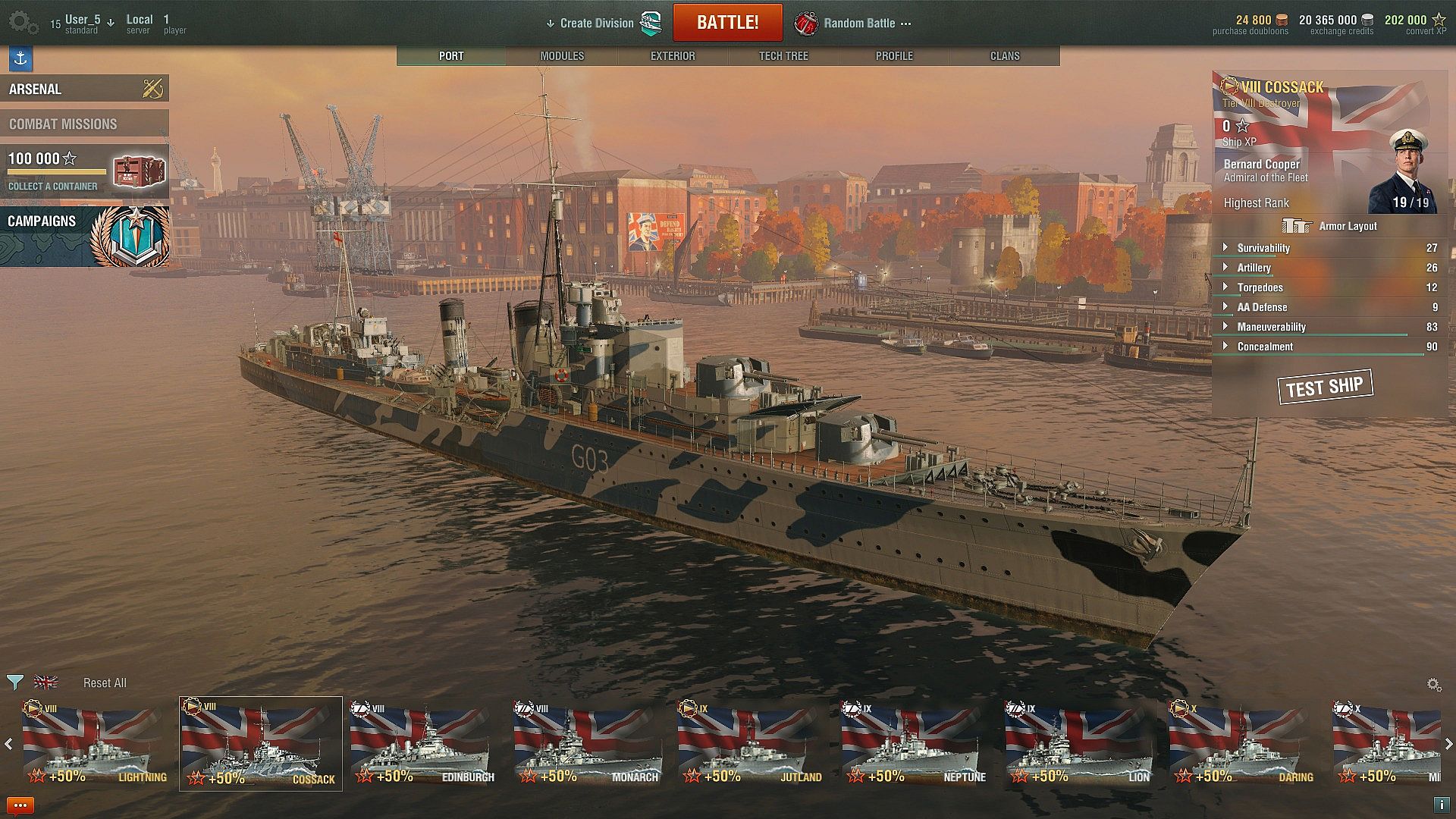This screenshot has width=1456, height=819.
Task: Open the Campaigns section
Action: [84, 237]
